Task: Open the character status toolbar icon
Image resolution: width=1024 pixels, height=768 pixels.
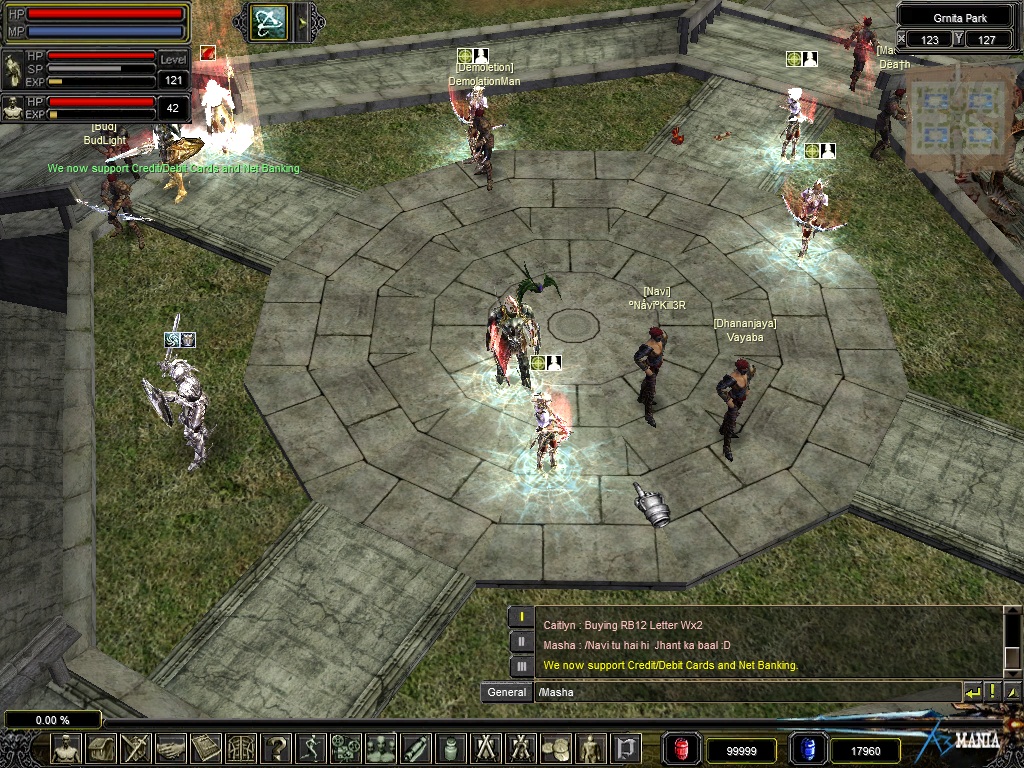Action: tap(66, 748)
